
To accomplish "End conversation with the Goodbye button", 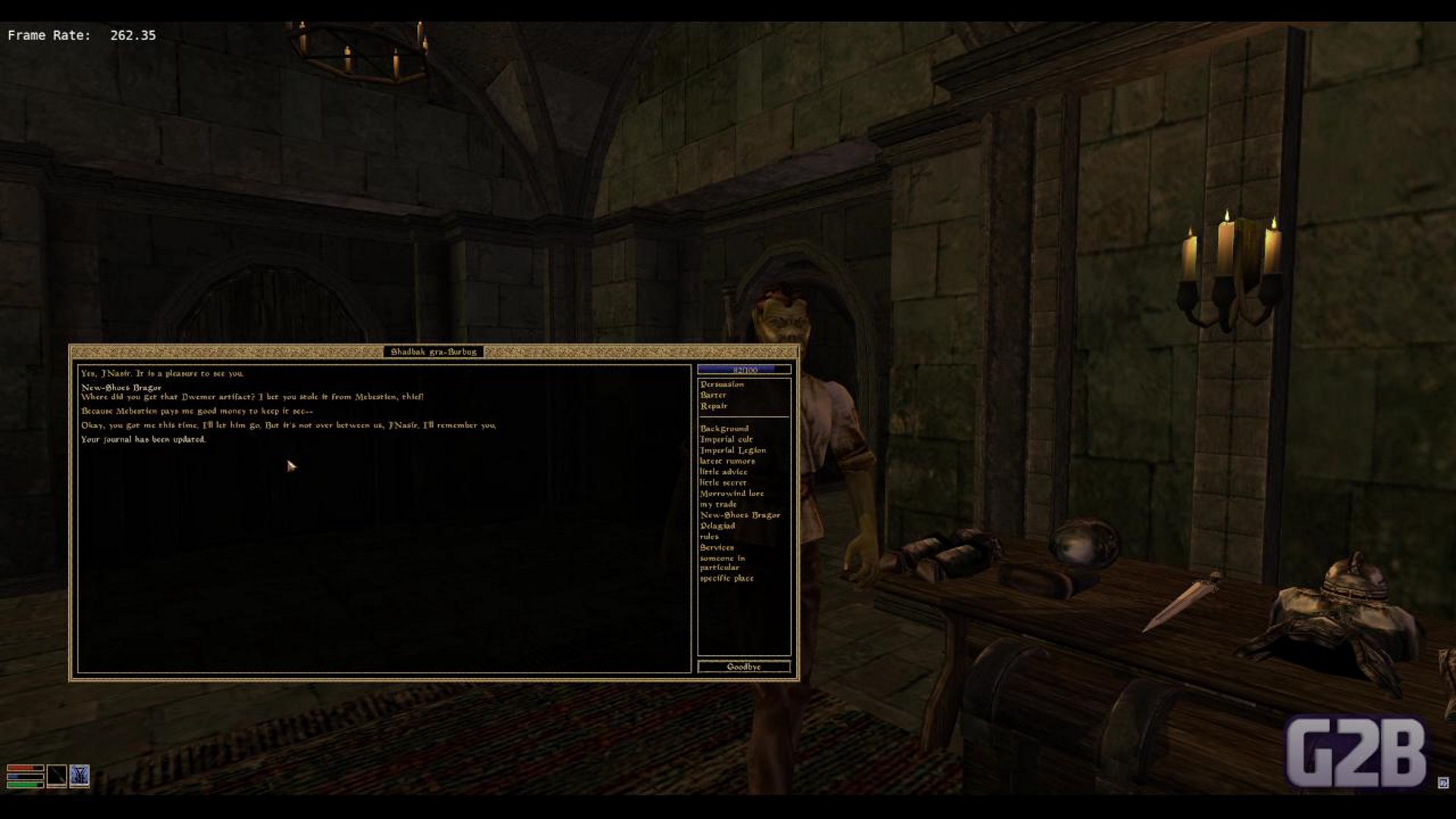I will click(744, 667).
